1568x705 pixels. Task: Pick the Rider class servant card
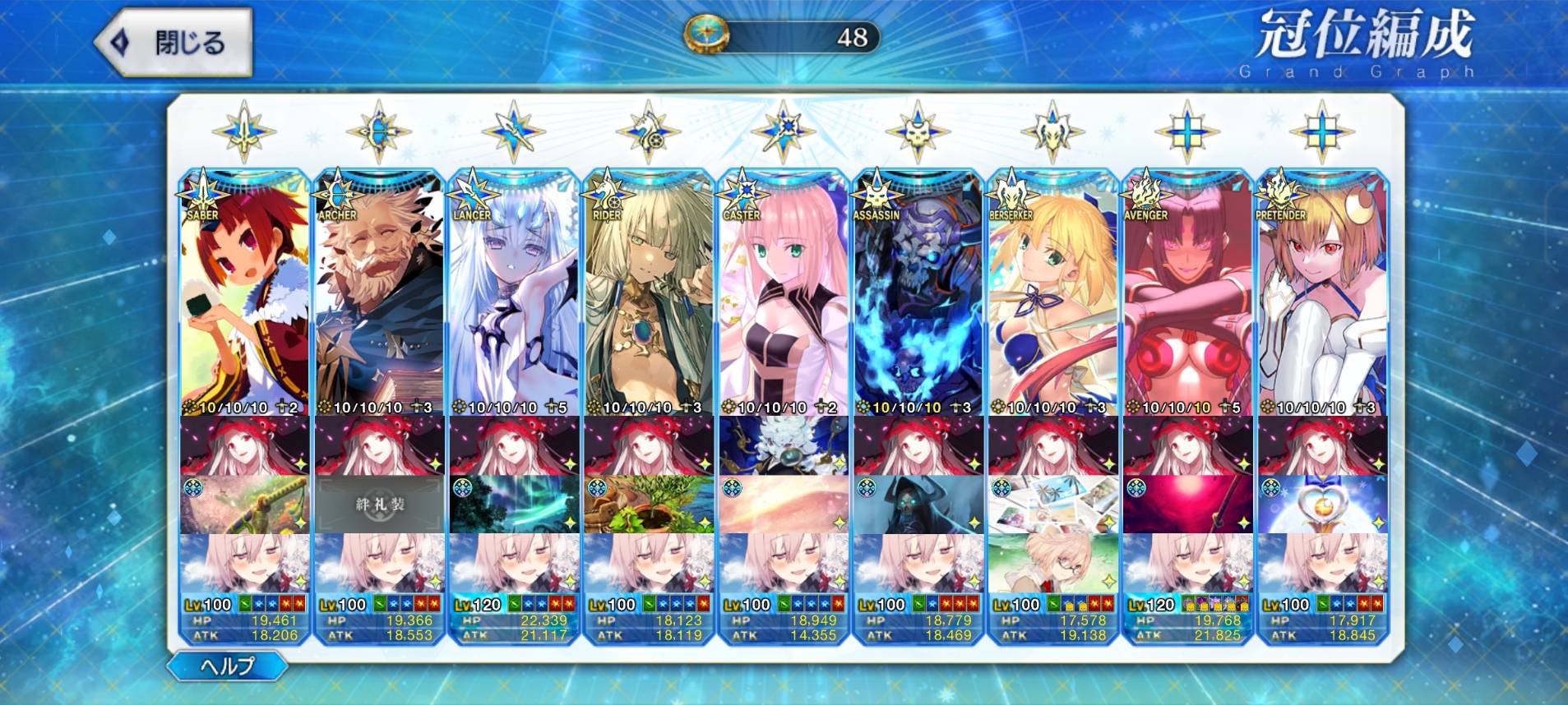click(x=650, y=296)
